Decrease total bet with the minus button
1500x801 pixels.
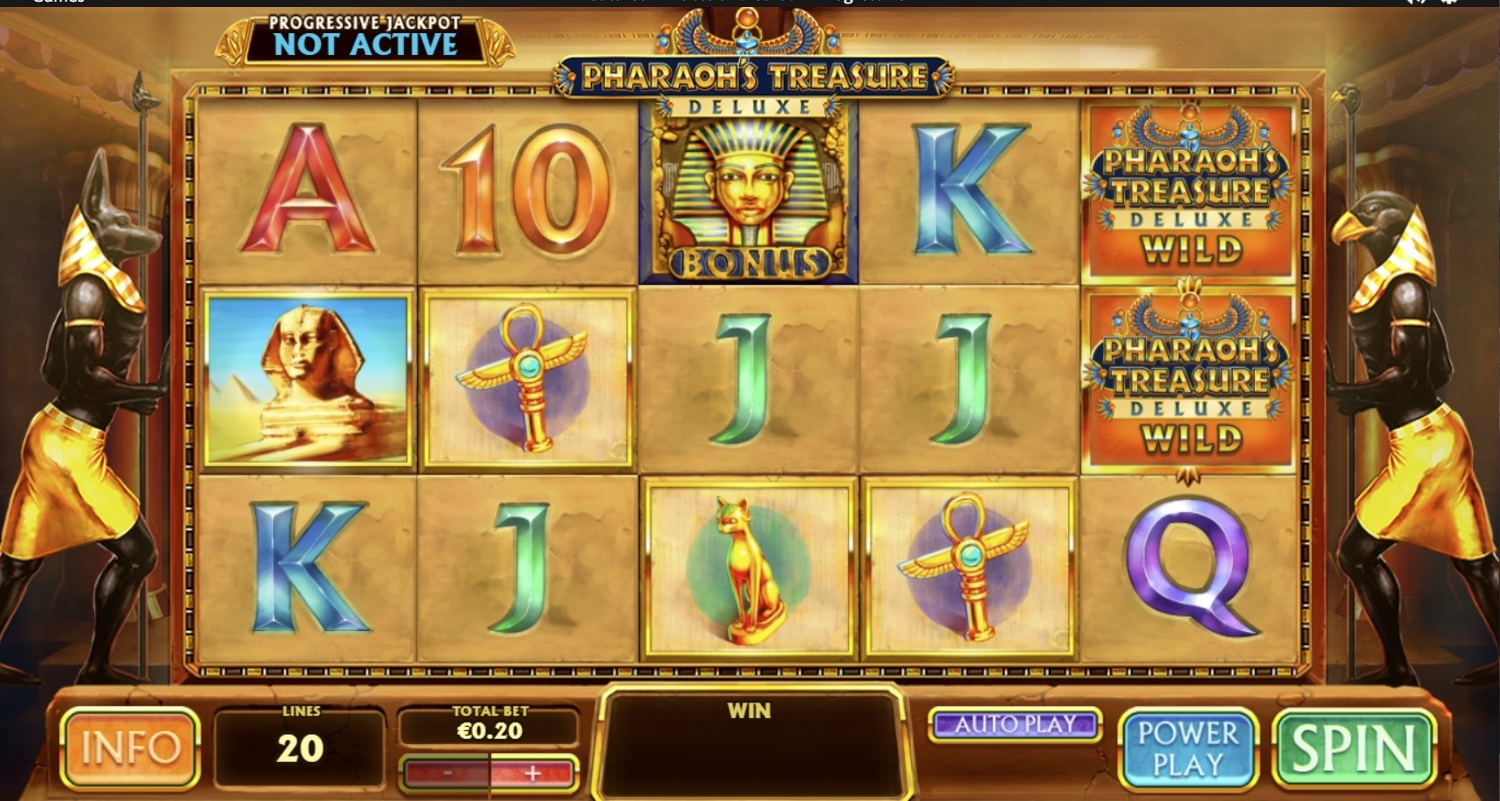coord(445,773)
